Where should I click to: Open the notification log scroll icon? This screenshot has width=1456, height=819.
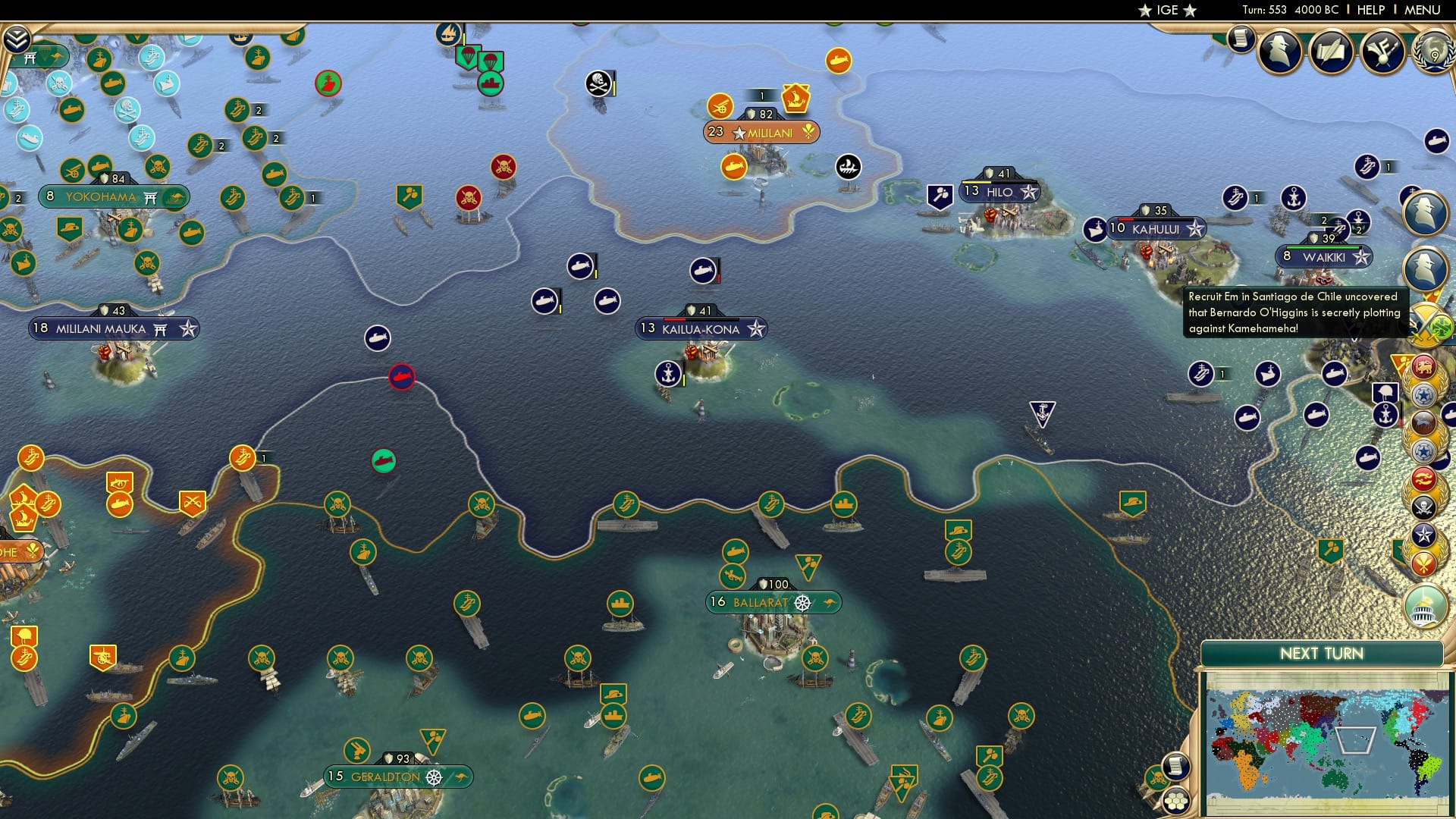tap(1241, 38)
